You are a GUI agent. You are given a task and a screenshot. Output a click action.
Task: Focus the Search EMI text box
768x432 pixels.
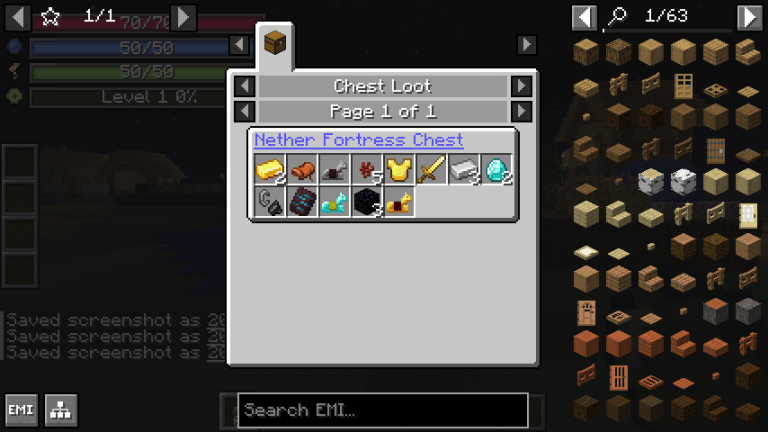click(x=382, y=410)
